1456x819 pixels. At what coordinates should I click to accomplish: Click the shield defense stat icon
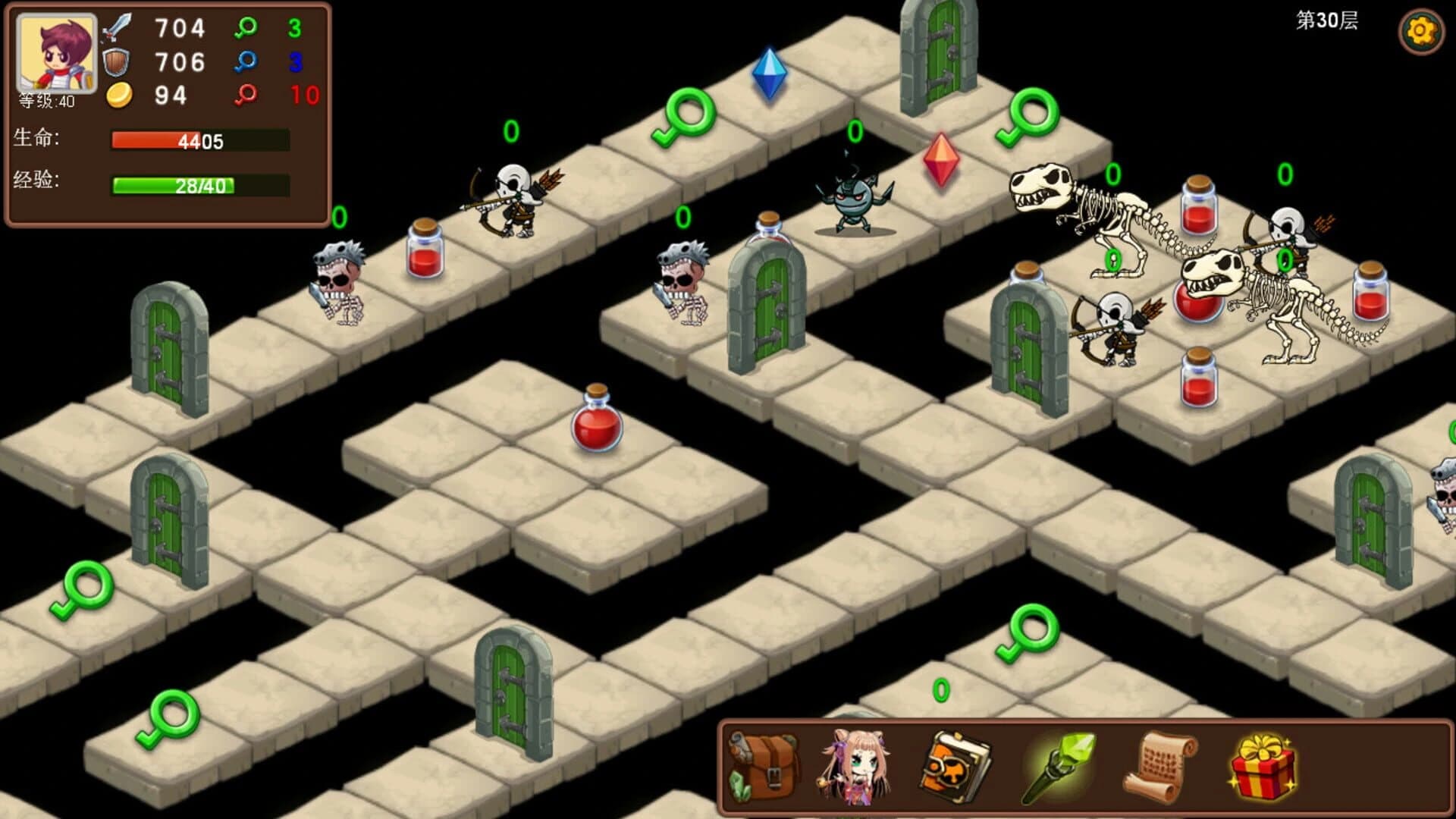pyautogui.click(x=115, y=61)
